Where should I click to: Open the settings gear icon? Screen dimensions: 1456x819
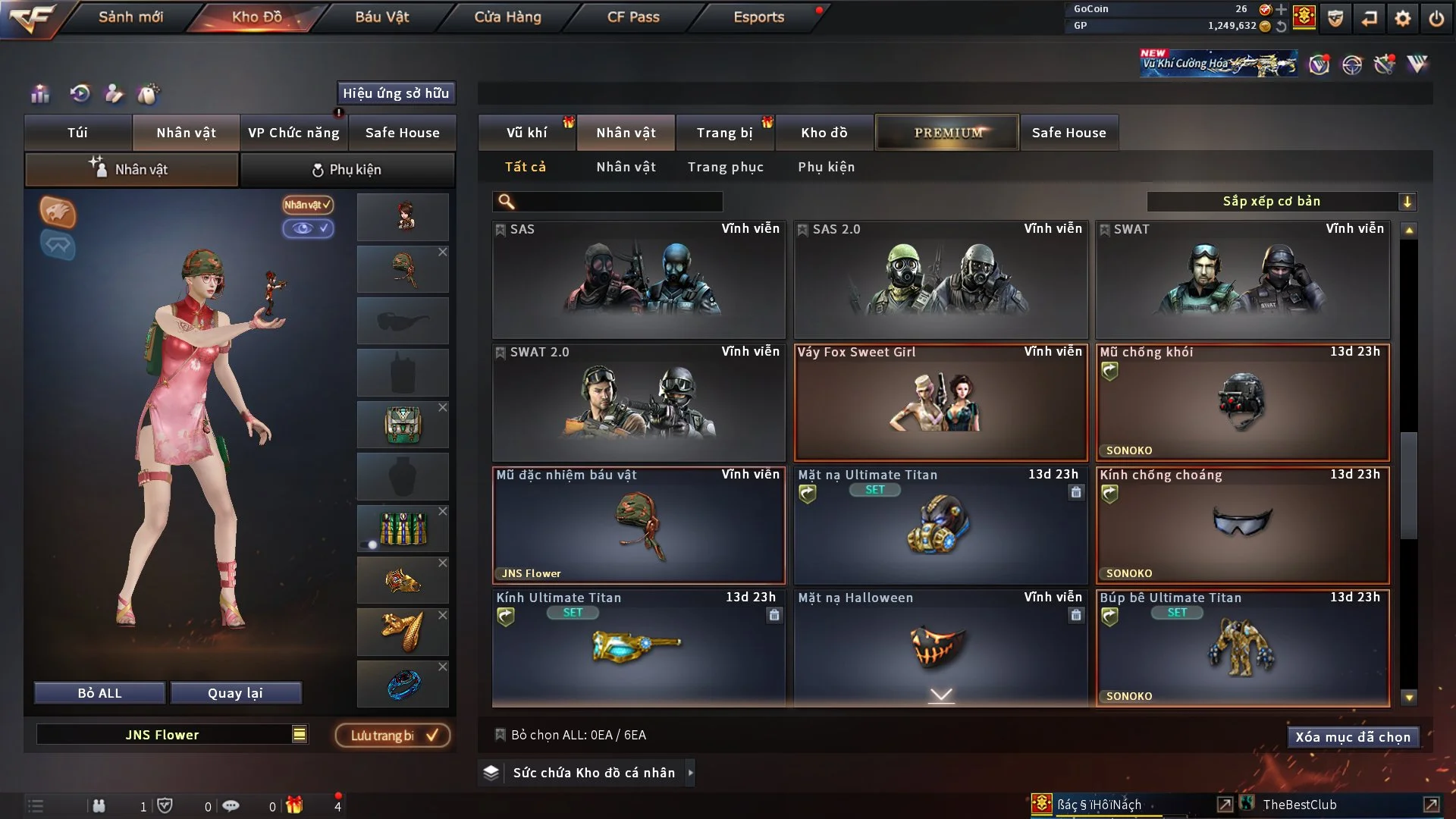click(x=1404, y=18)
